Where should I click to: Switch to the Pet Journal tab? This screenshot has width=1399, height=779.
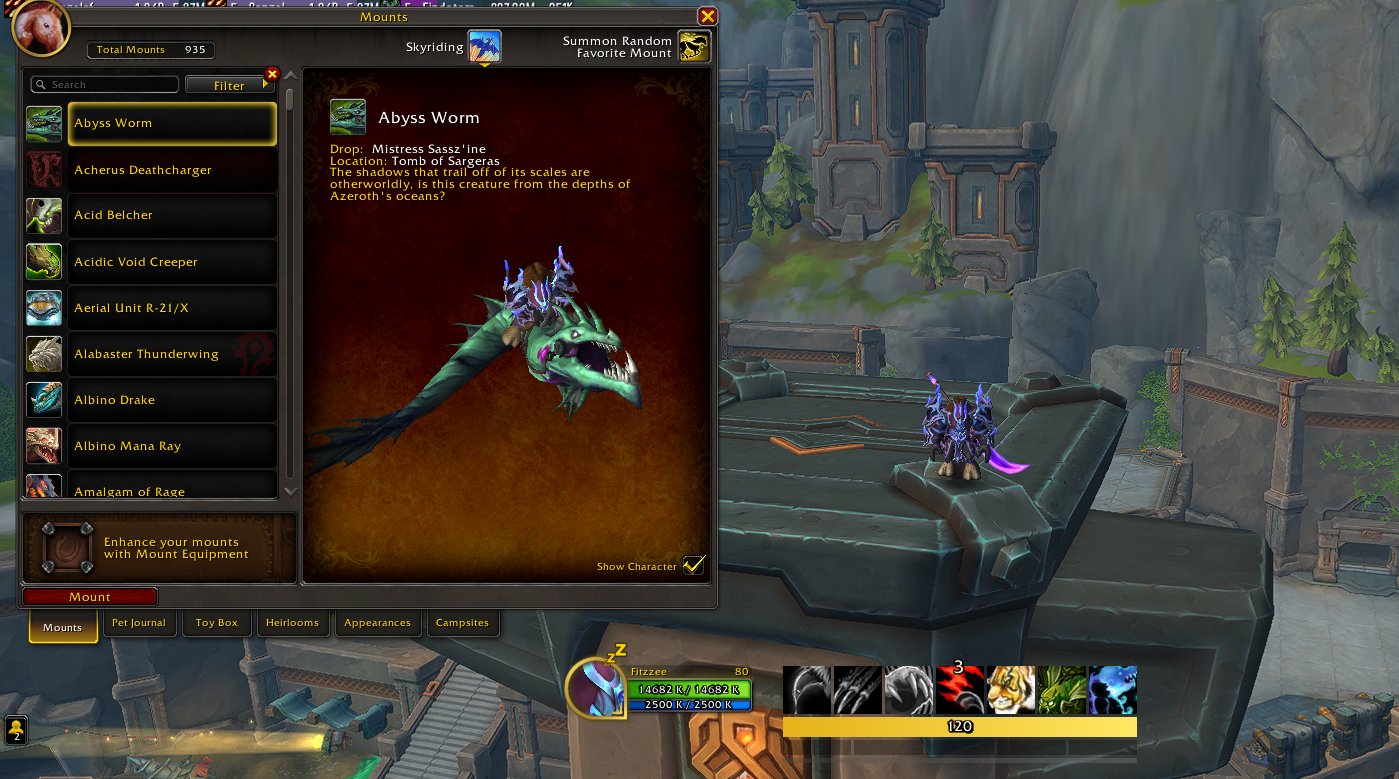(139, 623)
